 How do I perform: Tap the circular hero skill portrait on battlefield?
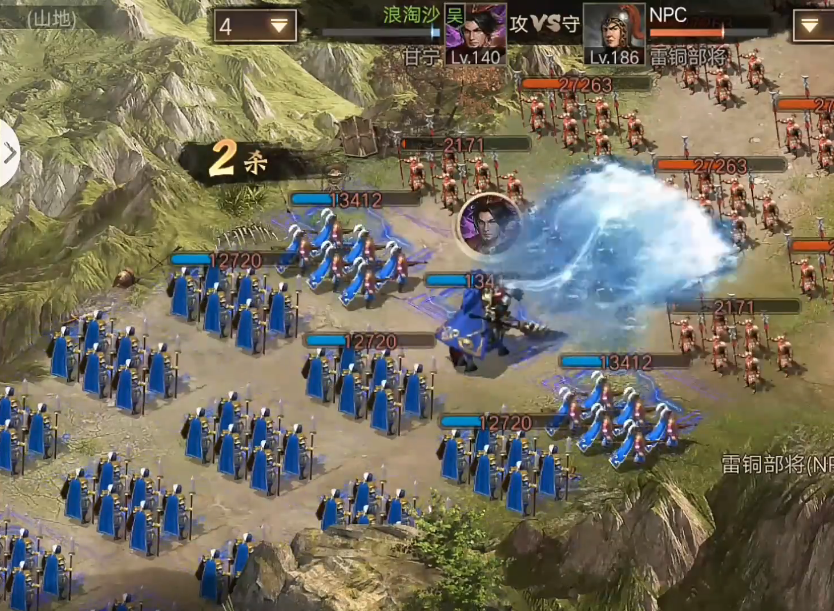[x=488, y=223]
